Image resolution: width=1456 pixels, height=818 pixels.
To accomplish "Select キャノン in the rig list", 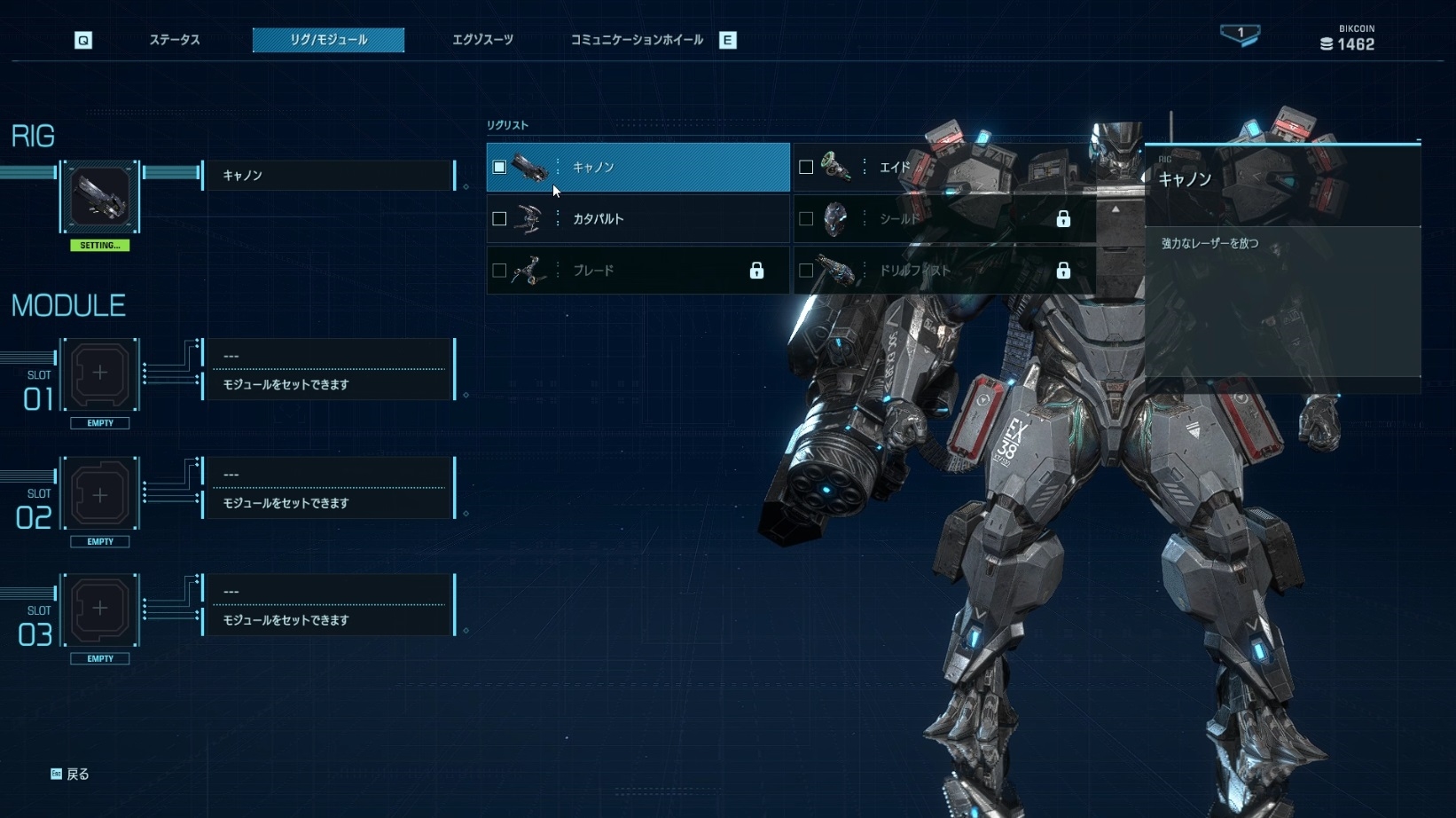I will pos(638,167).
